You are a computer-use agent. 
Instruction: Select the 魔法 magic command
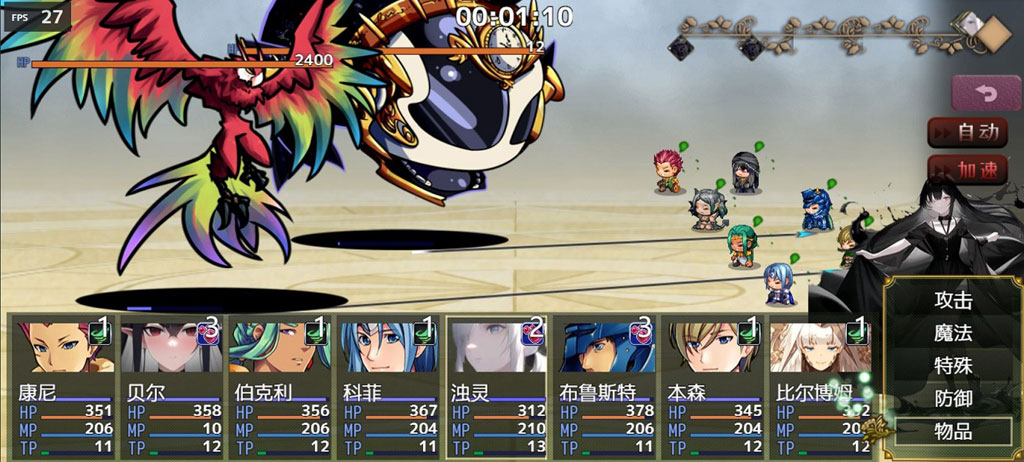pyautogui.click(x=952, y=333)
